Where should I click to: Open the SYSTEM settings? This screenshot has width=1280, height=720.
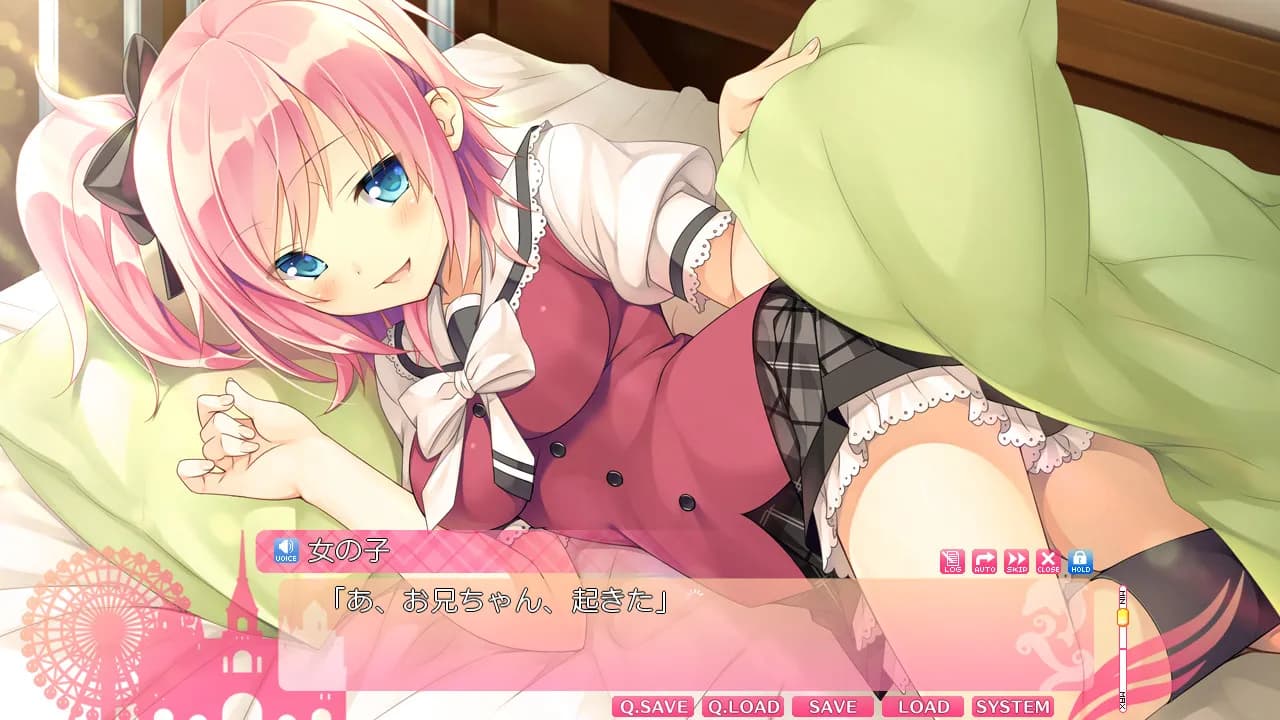pos(1013,707)
